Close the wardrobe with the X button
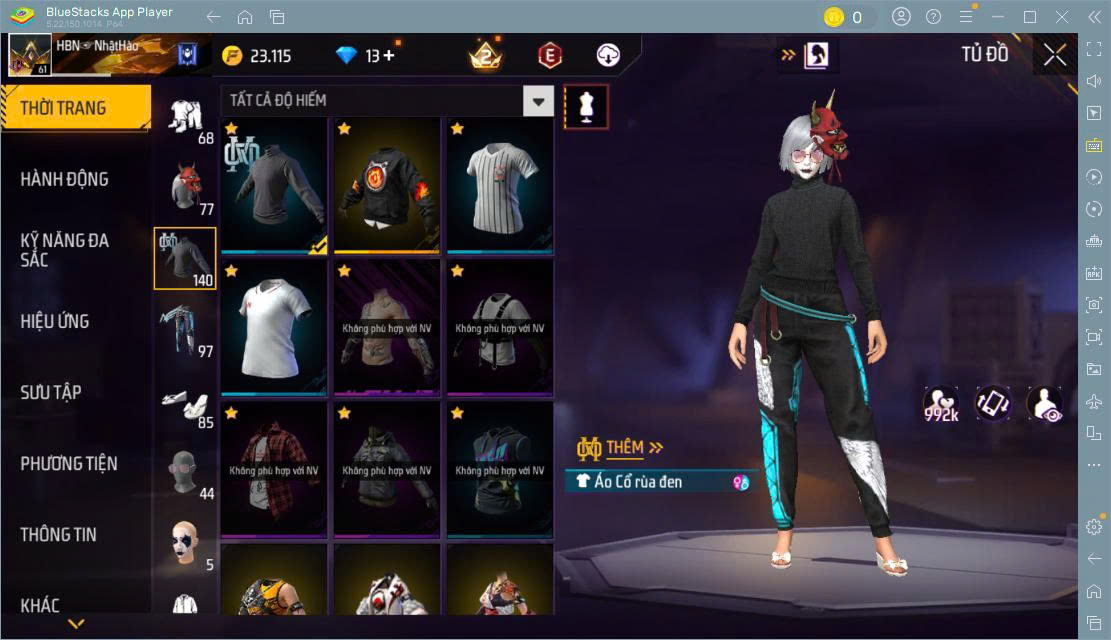Screen dimensions: 1111x640 [x=1054, y=55]
